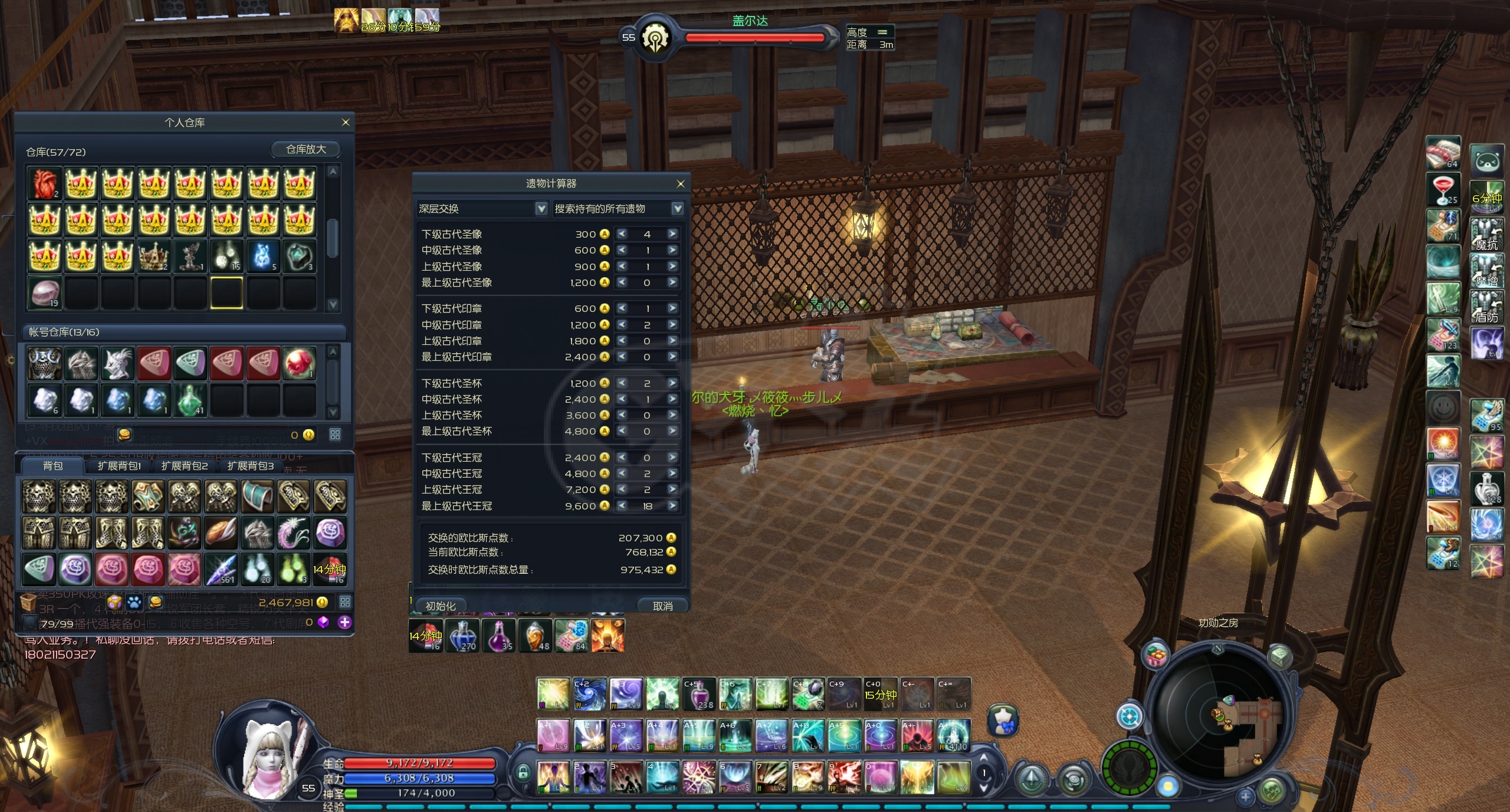Click the purple plus button in backpack
Screen dimensions: 1510x812
(344, 622)
